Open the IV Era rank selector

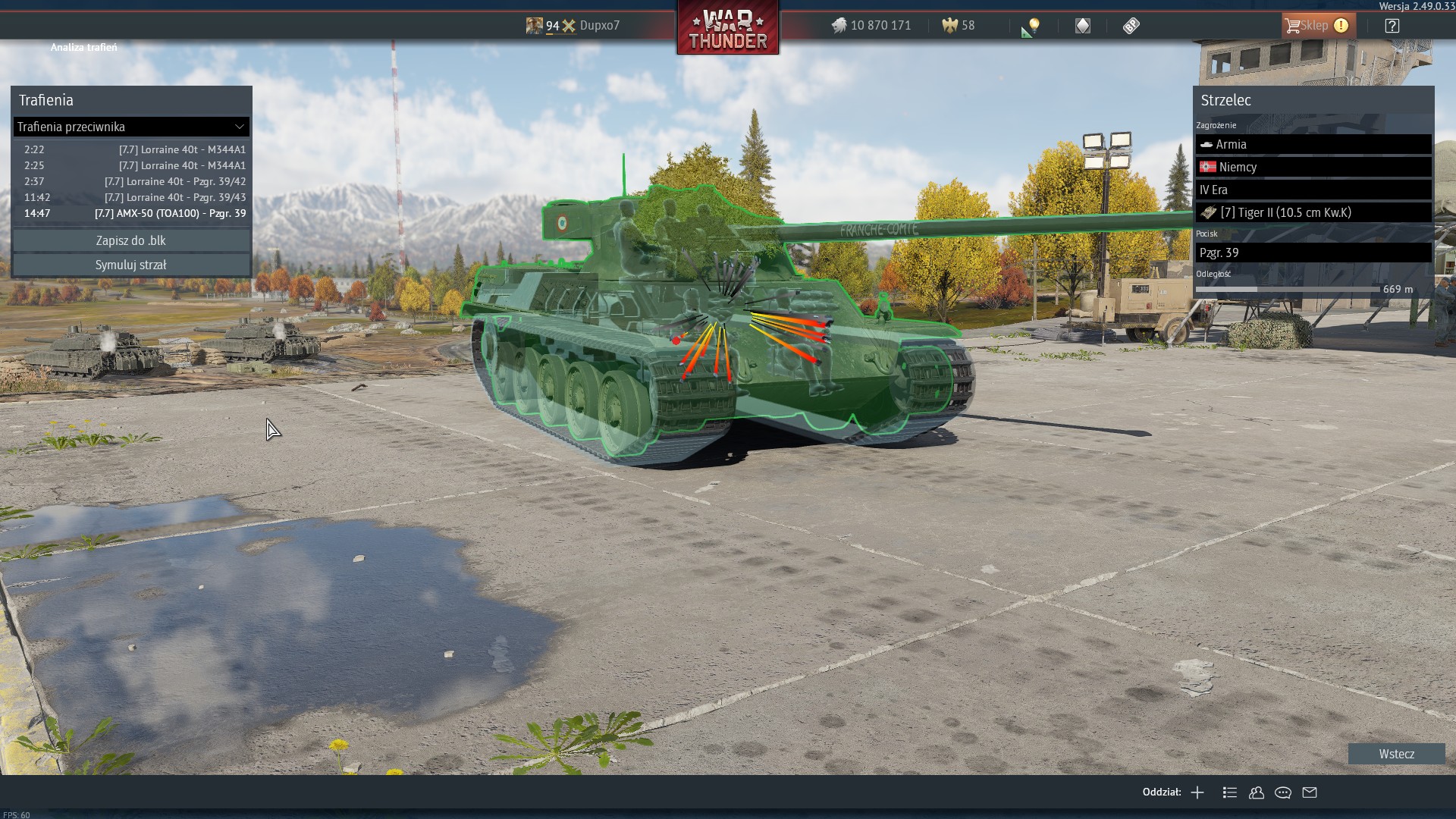[1313, 190]
